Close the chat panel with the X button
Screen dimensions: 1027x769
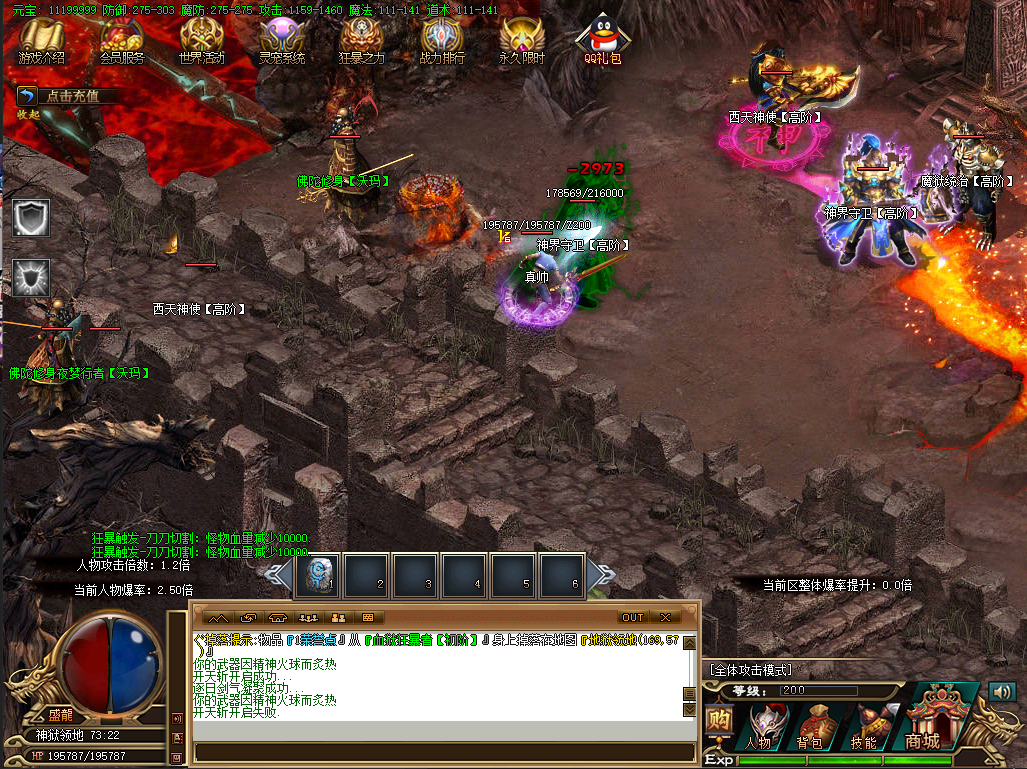663,617
